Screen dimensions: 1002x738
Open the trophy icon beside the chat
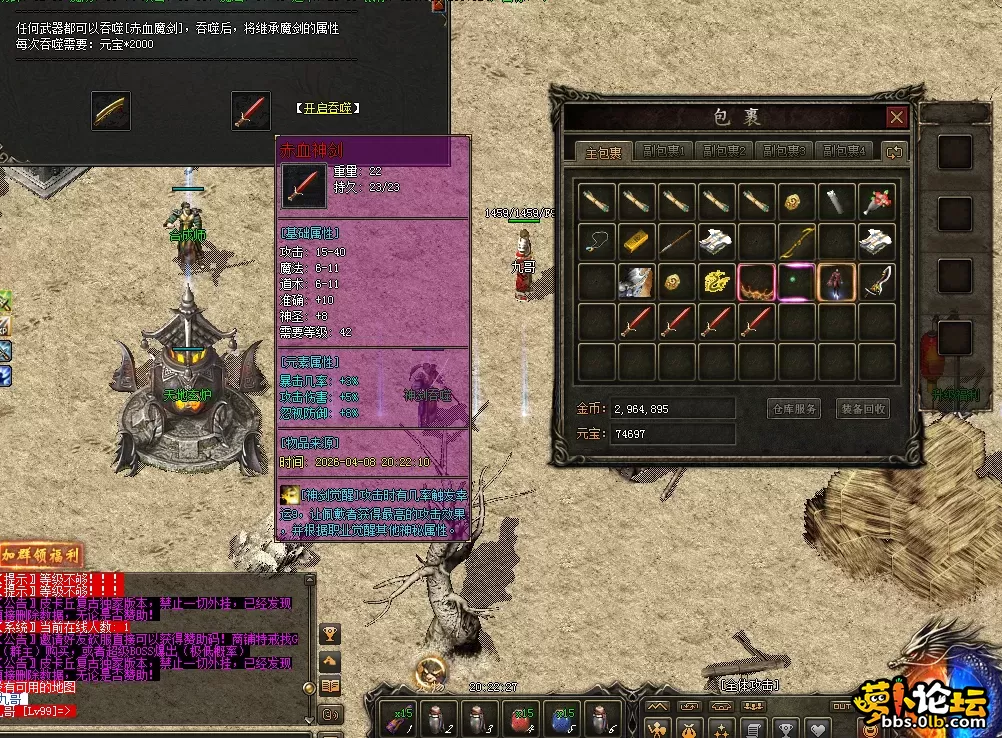(330, 633)
